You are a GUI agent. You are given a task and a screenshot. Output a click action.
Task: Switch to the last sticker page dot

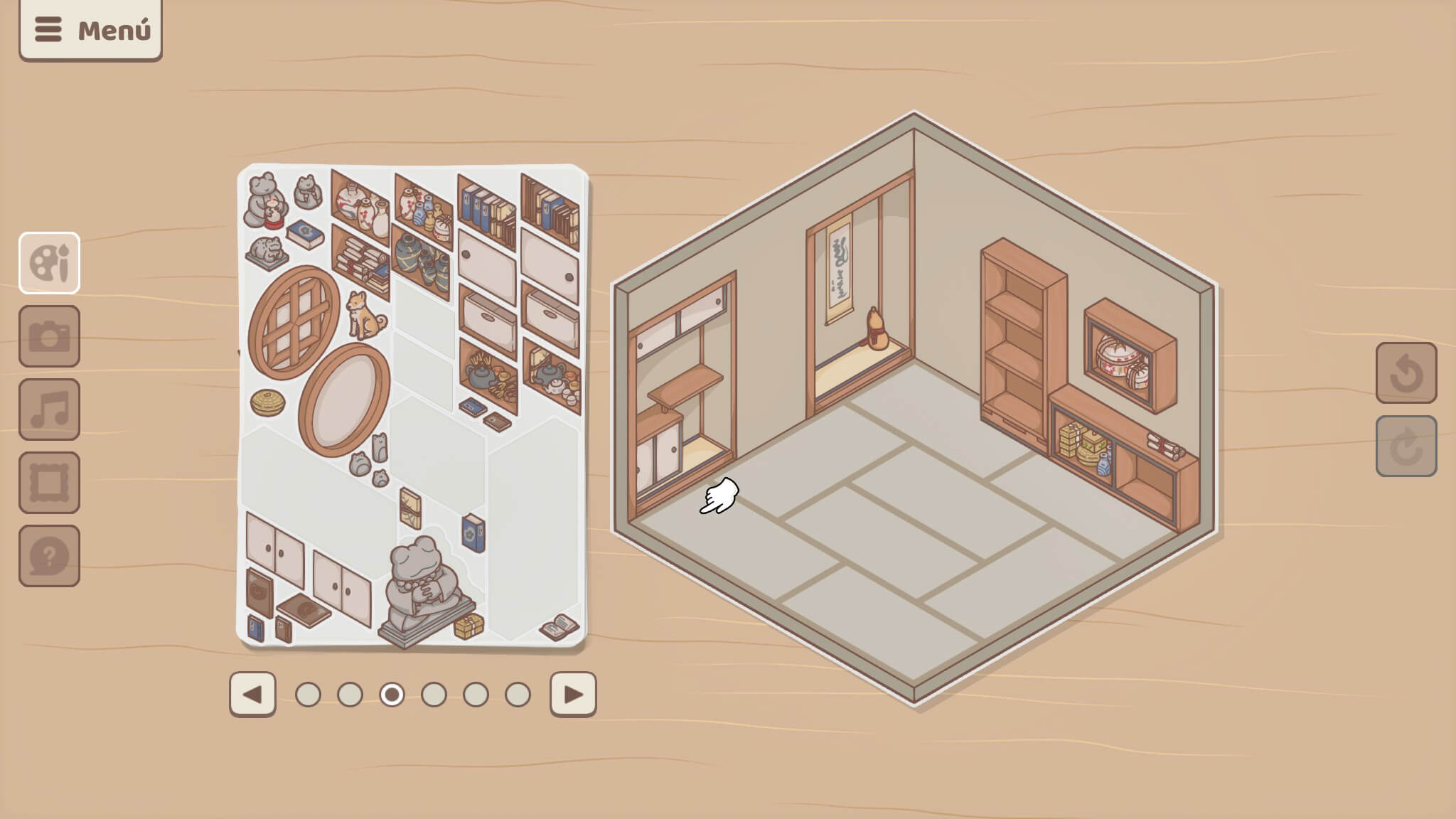[518, 695]
